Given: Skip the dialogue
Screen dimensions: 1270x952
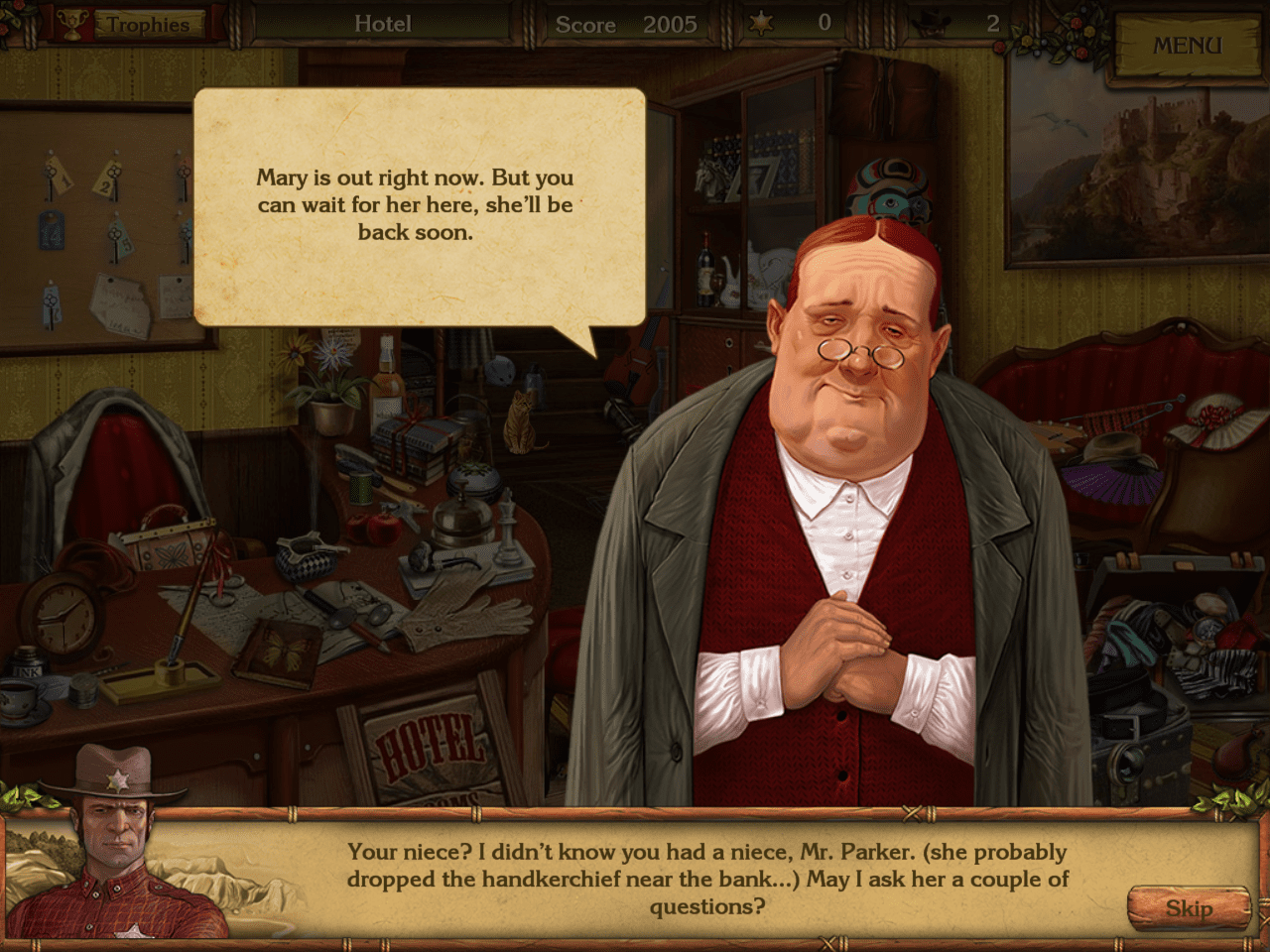Looking at the screenshot, I should pyautogui.click(x=1188, y=908).
